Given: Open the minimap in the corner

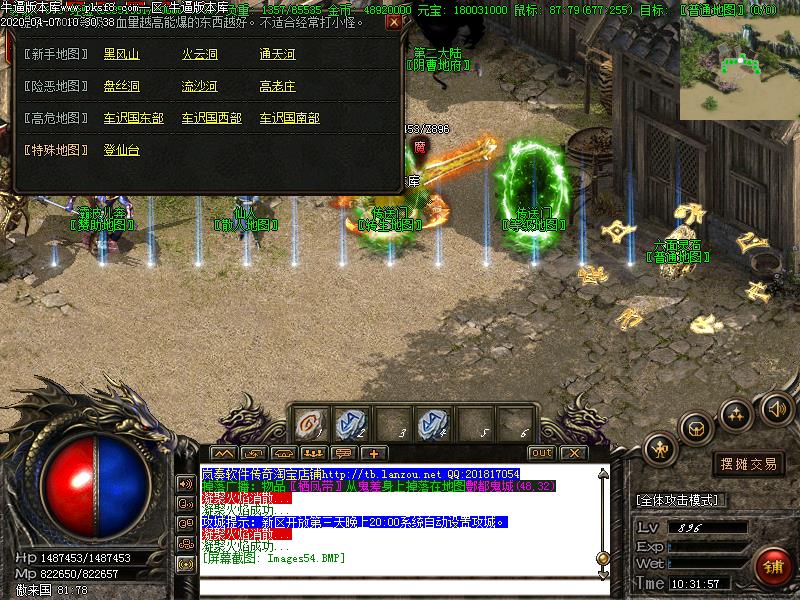Looking at the screenshot, I should pyautogui.click(x=739, y=66).
